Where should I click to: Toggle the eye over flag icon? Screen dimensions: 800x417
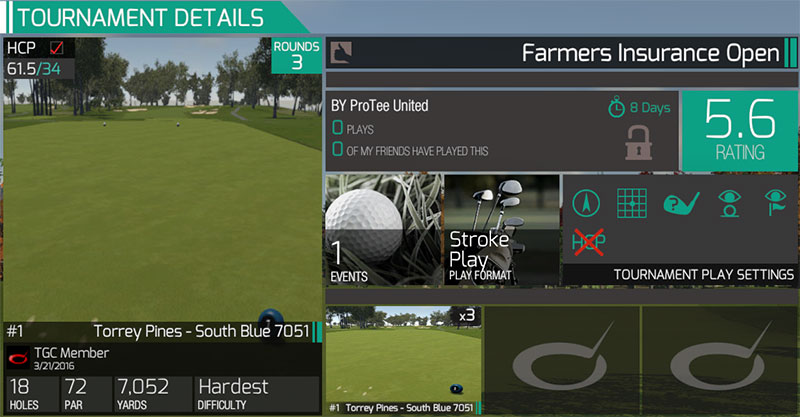pos(774,203)
